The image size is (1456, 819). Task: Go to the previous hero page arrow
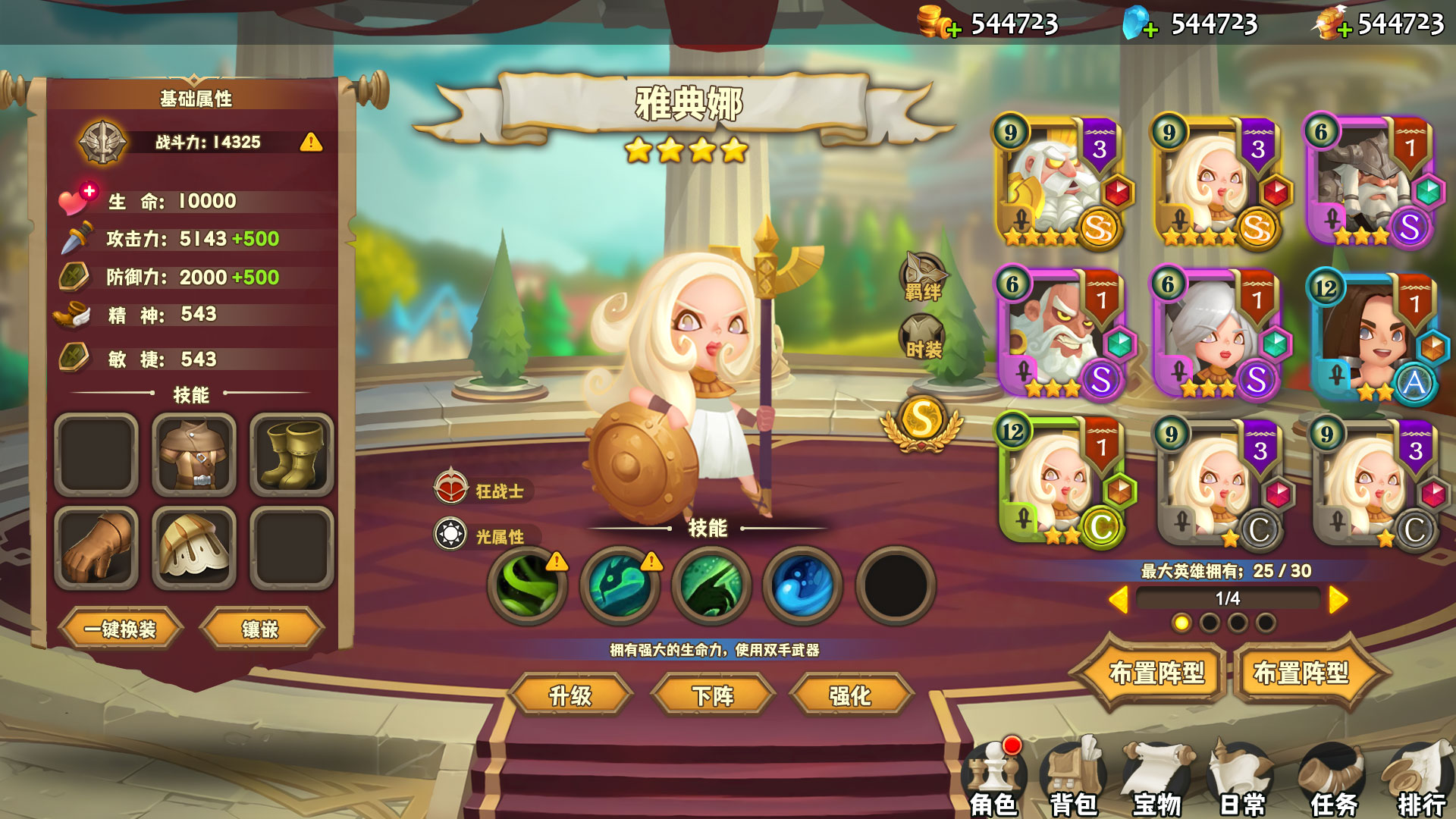pos(1118,600)
